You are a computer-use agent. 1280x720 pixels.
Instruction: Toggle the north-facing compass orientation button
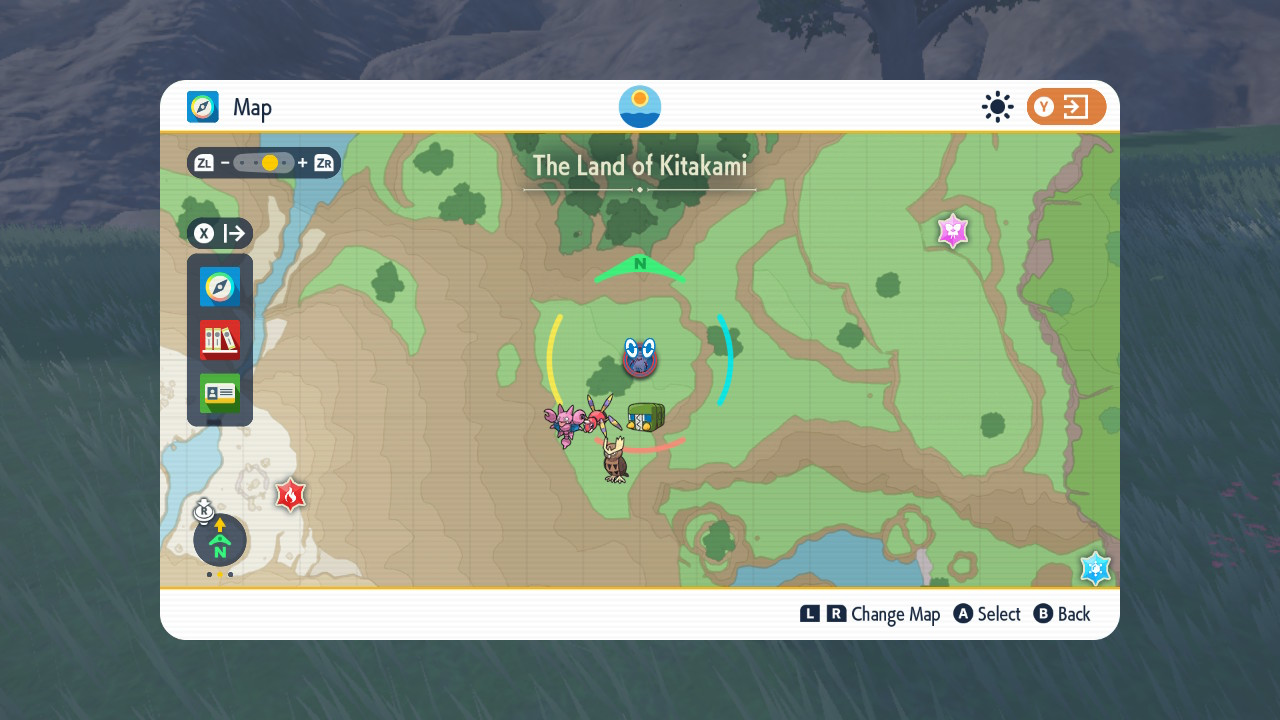[x=220, y=541]
